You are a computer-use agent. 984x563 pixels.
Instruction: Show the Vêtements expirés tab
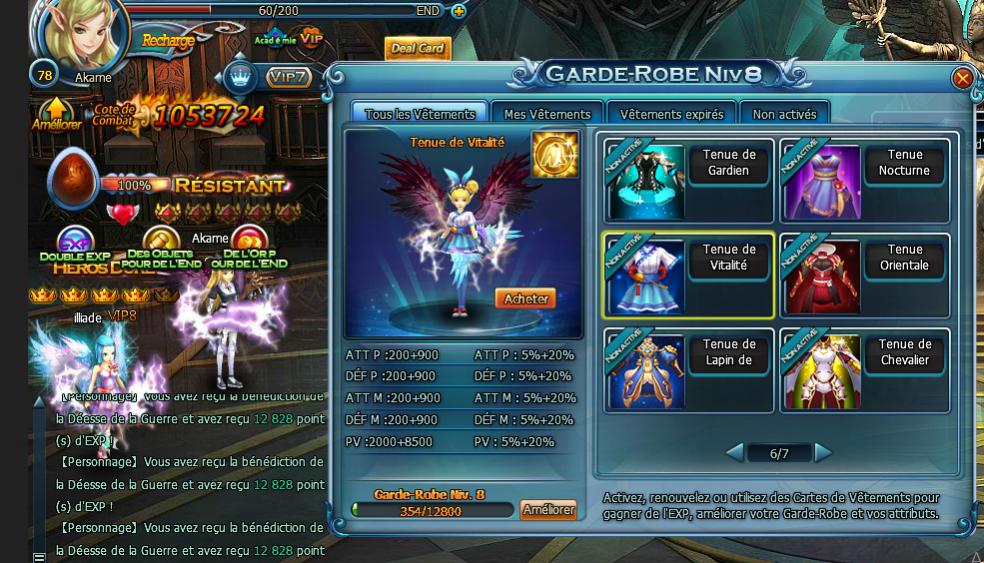point(671,114)
